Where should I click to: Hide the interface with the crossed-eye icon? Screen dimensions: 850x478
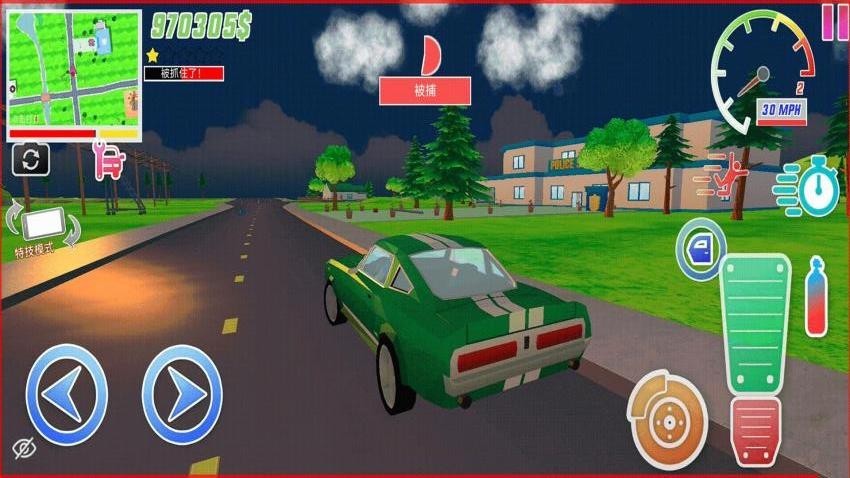[26, 447]
